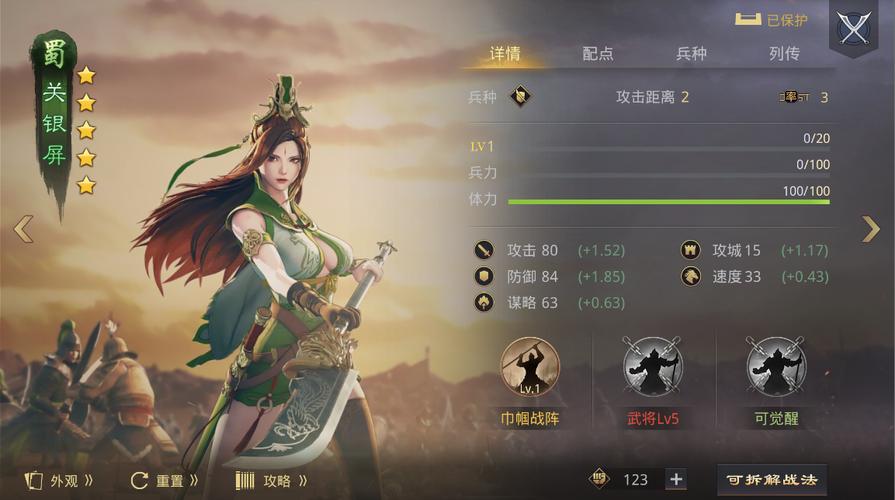This screenshot has height=500, width=895.
Task: Open the 配点 tab
Action: [x=598, y=54]
